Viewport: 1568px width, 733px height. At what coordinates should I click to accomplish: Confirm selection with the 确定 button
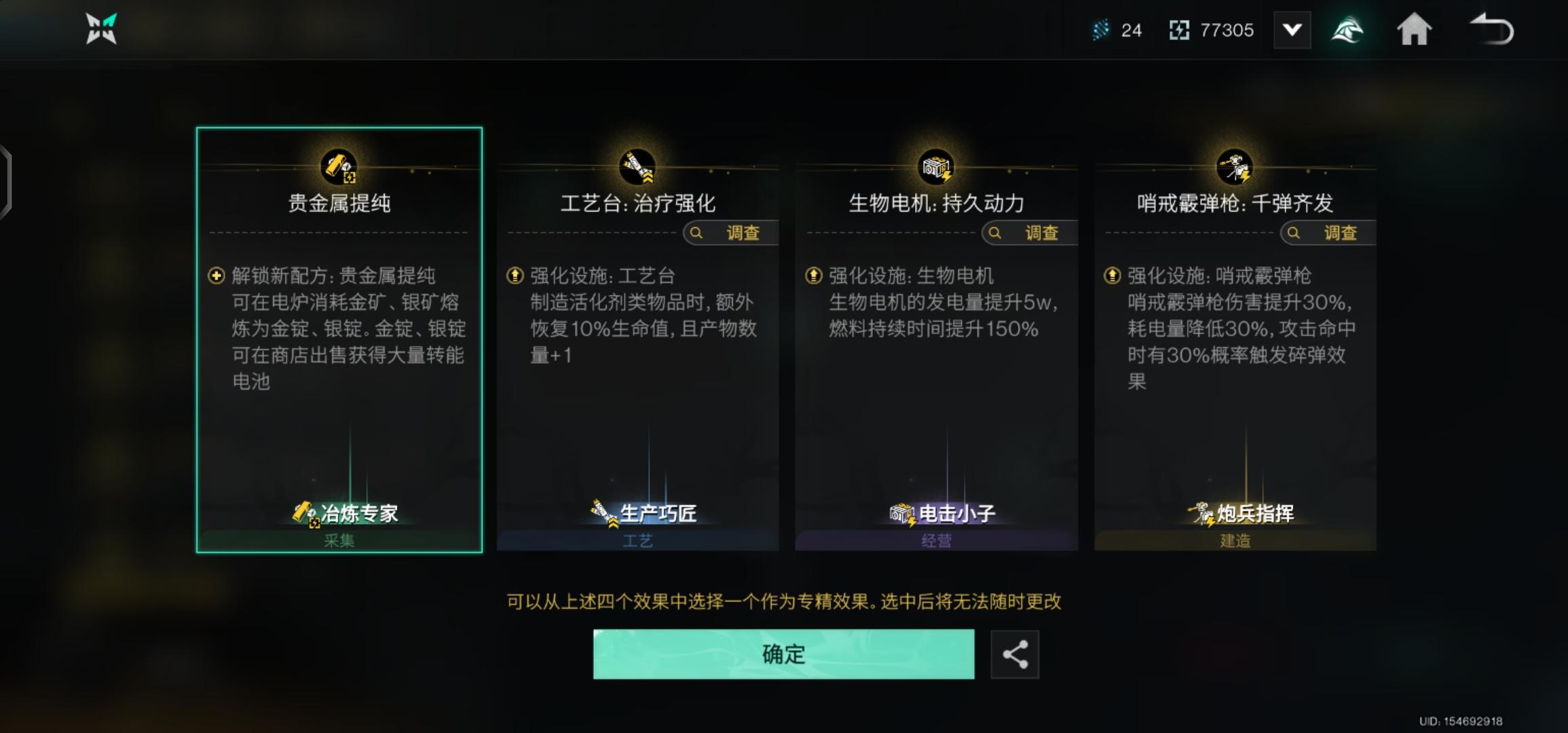pos(784,654)
